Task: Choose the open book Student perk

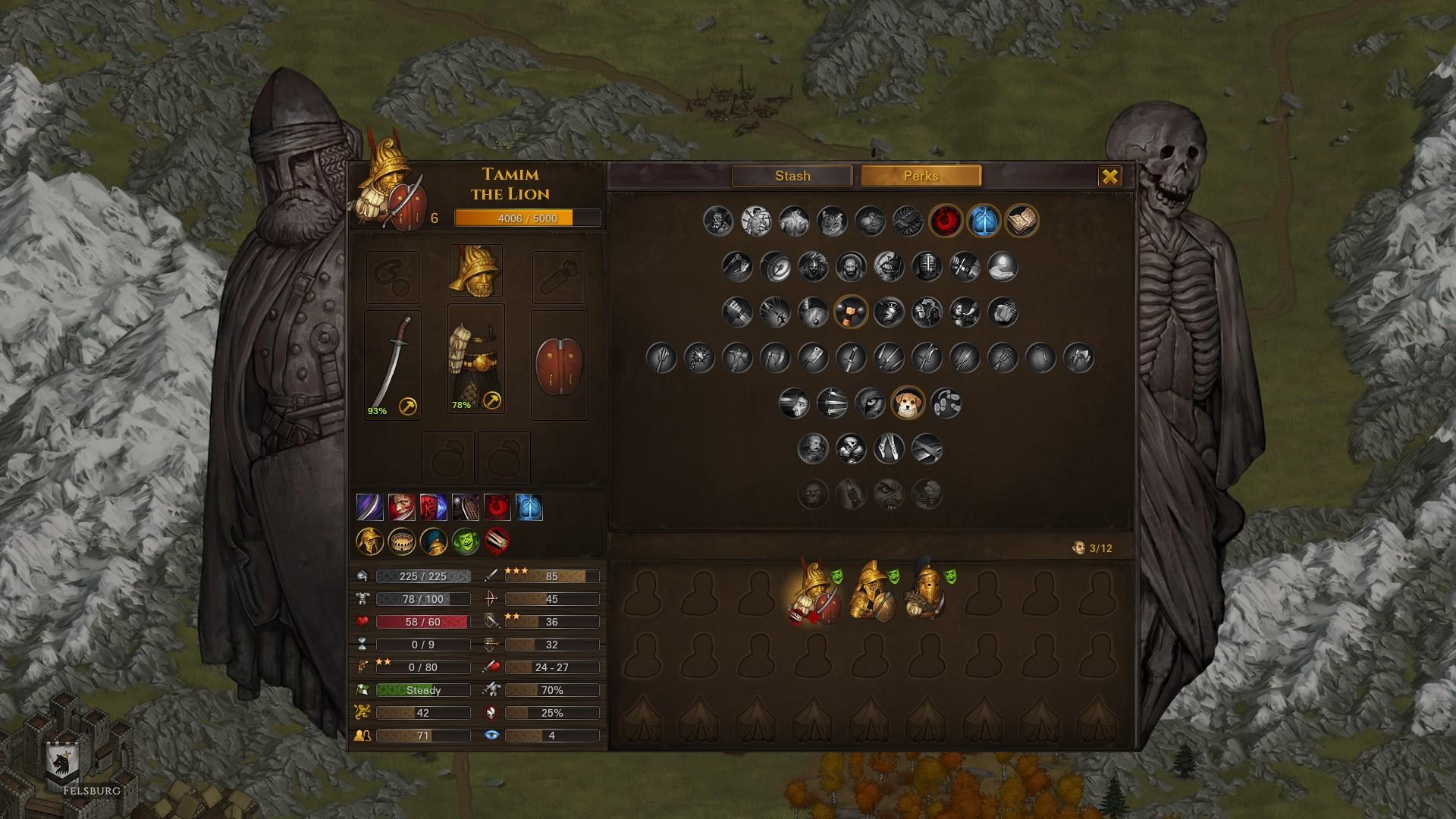Action: coord(1021,221)
